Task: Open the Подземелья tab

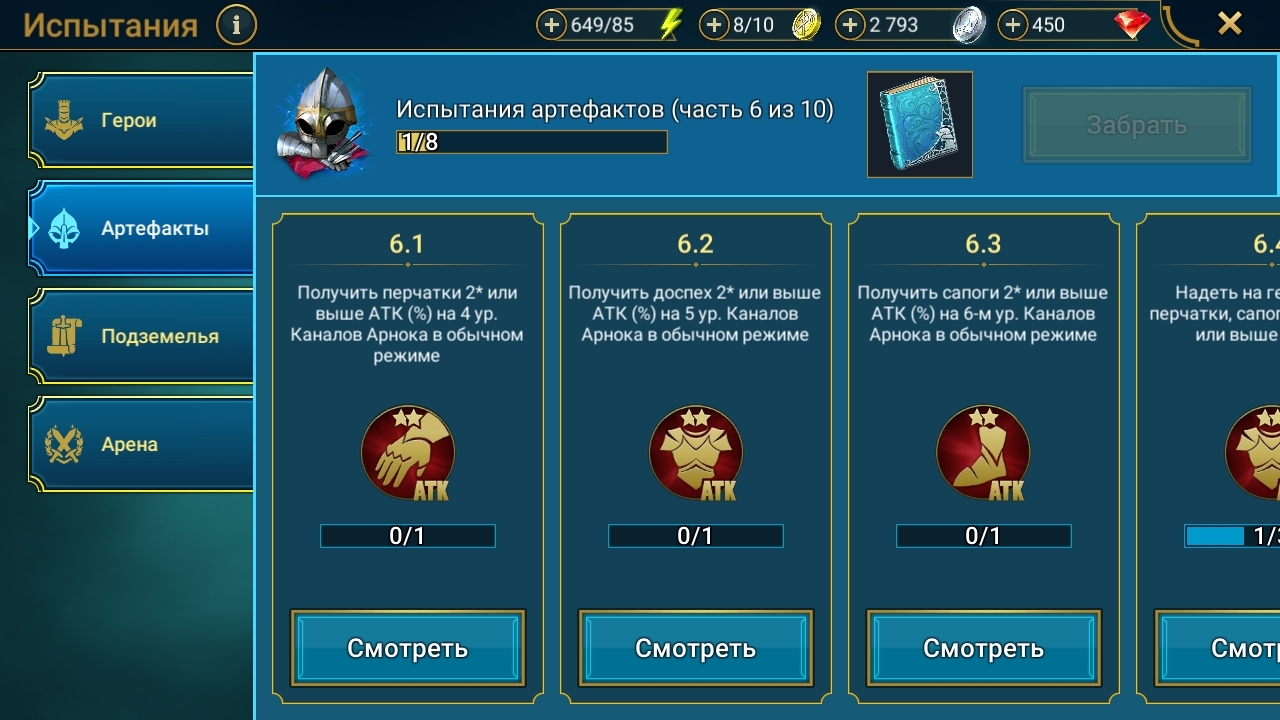Action: tap(140, 337)
